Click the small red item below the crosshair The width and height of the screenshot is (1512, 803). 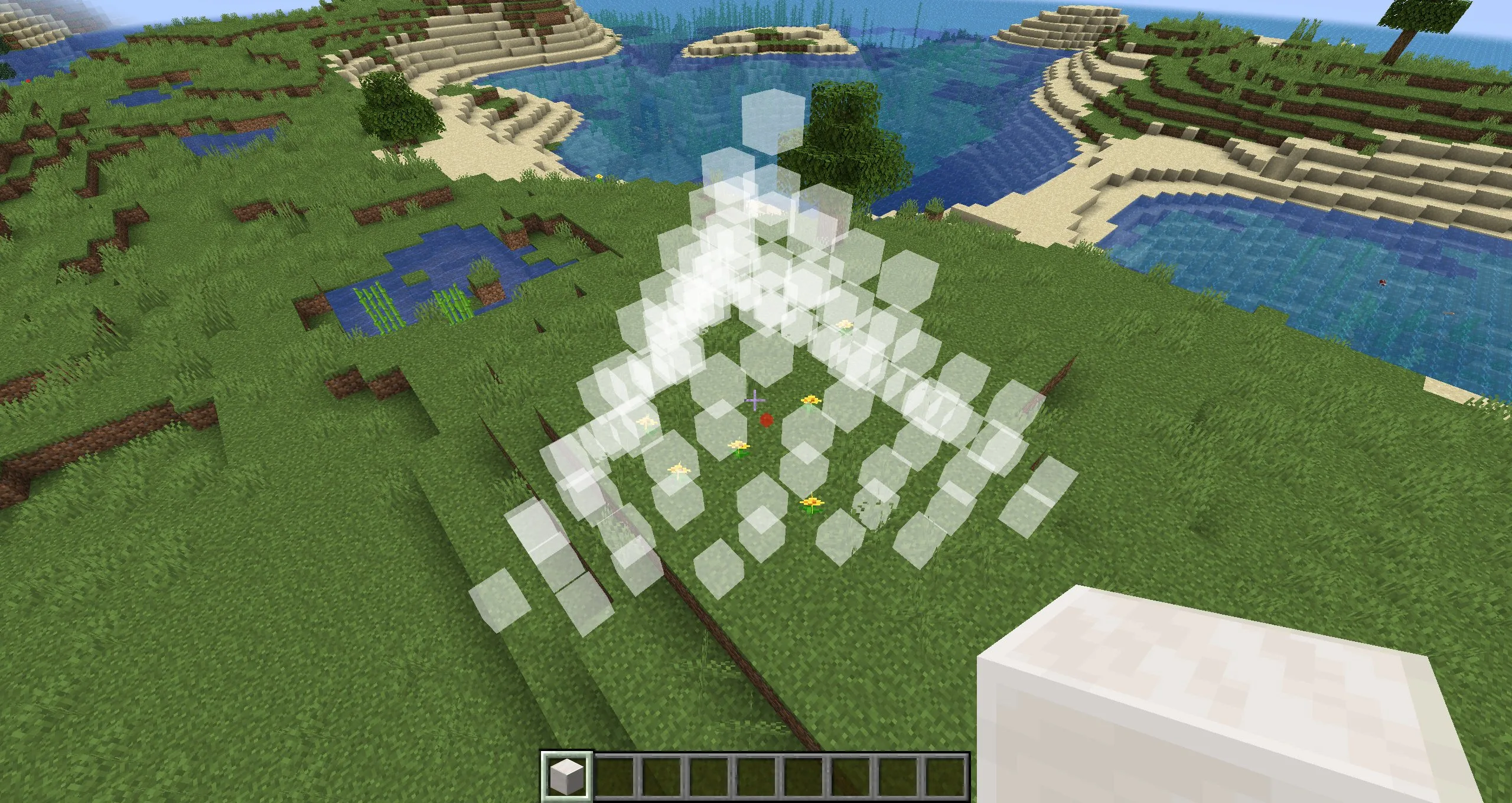point(767,420)
